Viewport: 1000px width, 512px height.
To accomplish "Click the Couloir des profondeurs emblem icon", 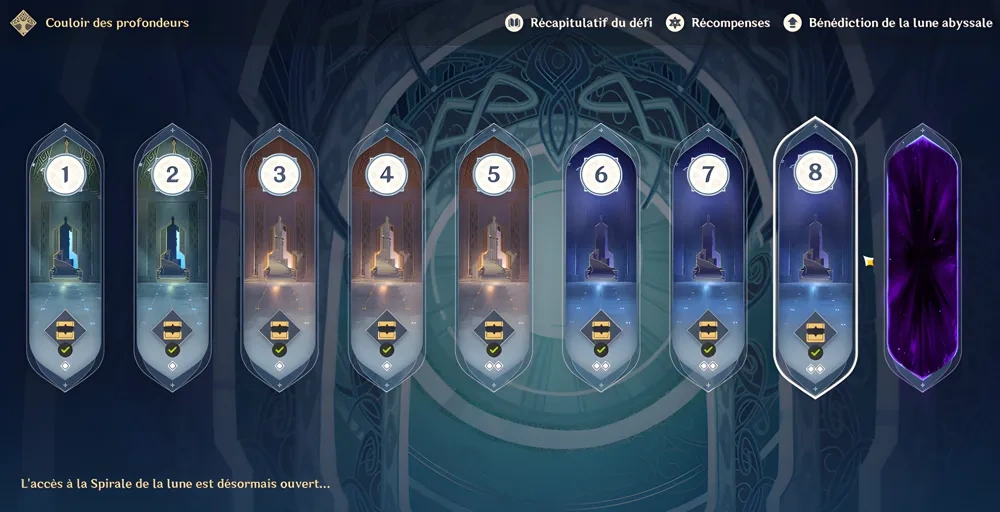I will pos(23,22).
